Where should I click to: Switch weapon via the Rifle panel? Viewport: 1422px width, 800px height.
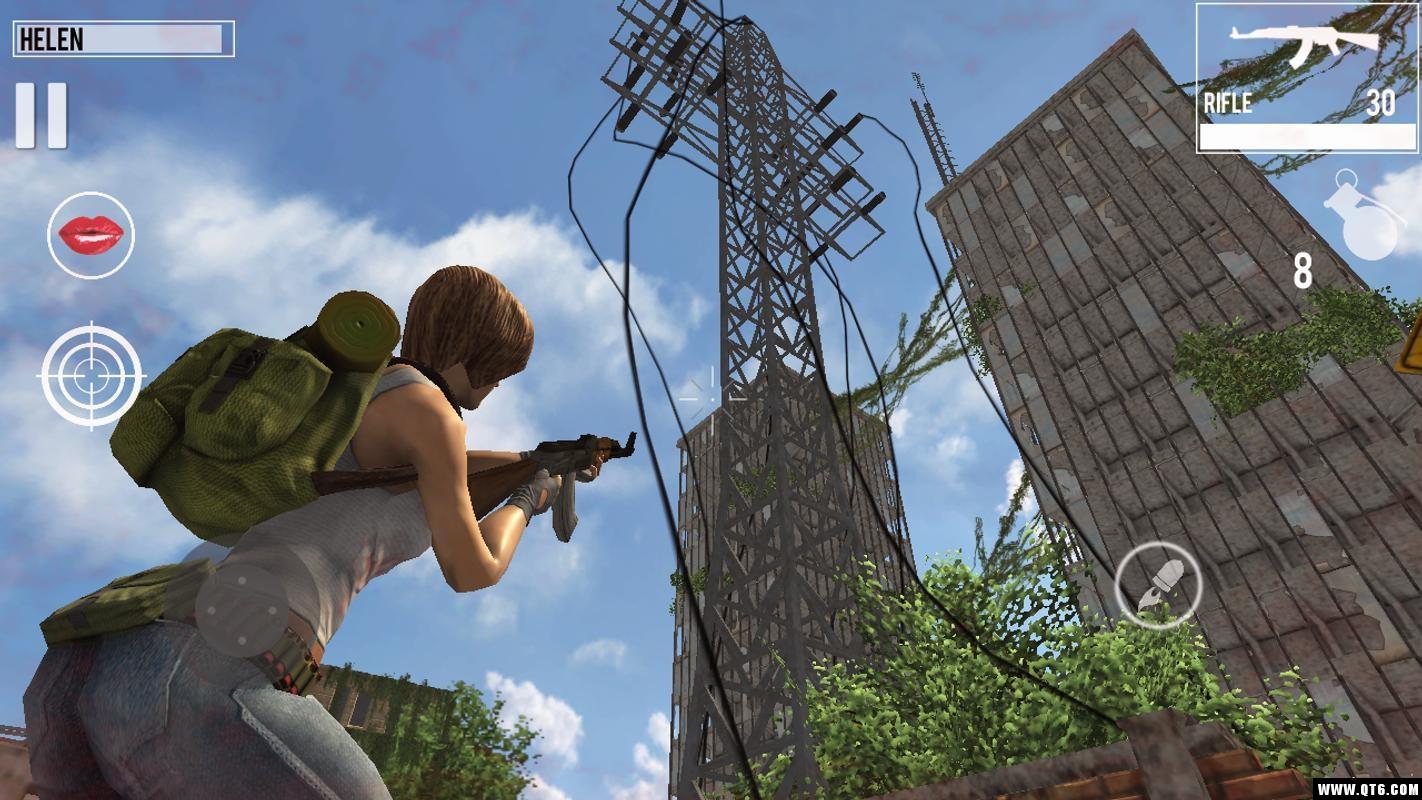1305,78
